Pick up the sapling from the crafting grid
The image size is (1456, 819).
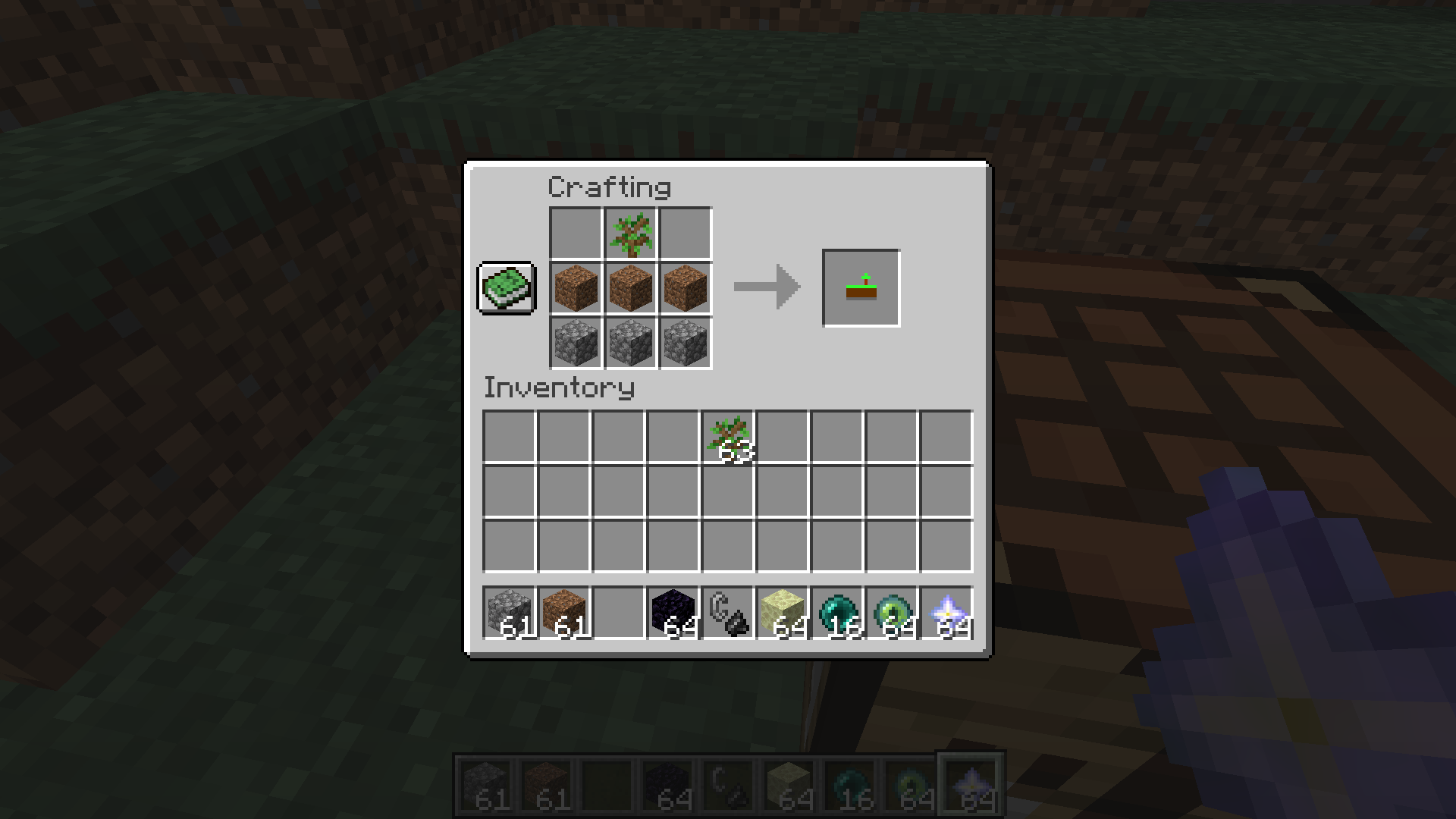click(x=629, y=233)
